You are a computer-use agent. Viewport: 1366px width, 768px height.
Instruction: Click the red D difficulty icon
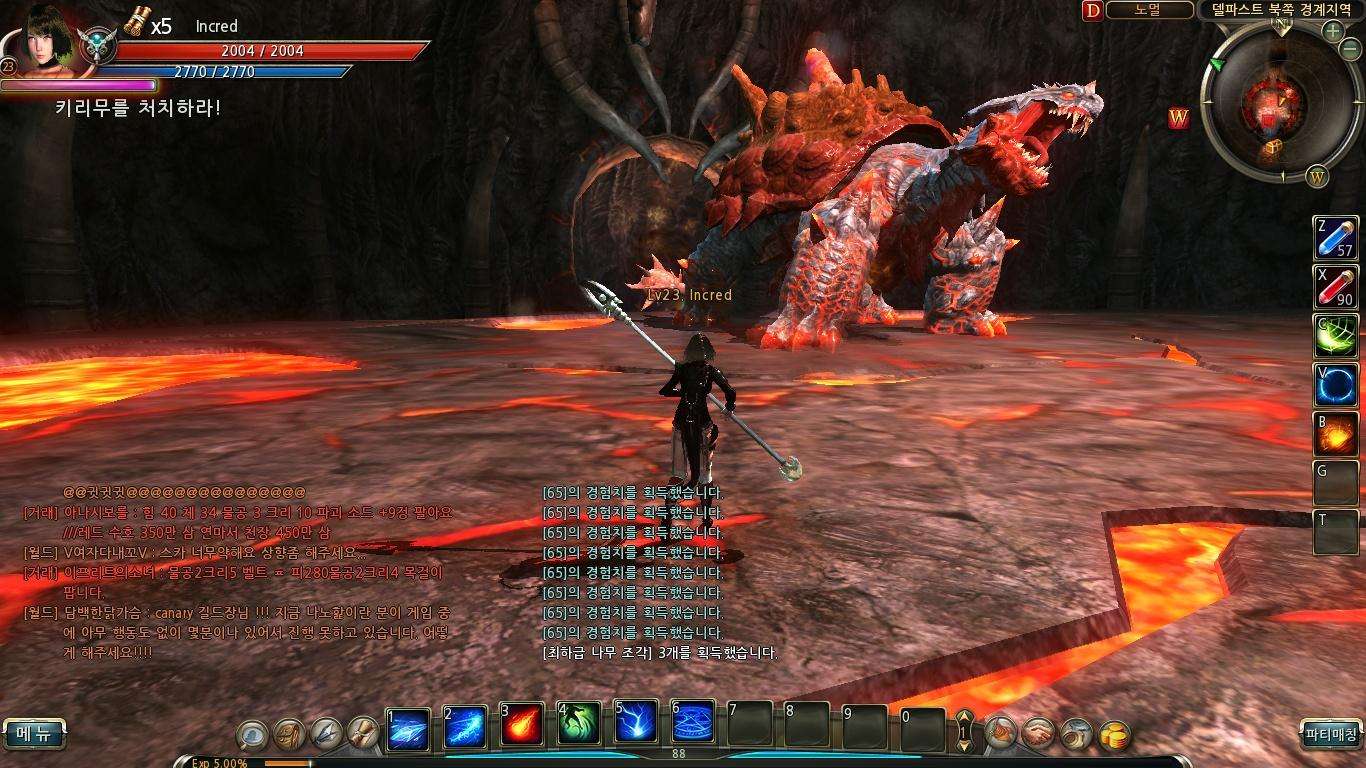(x=1092, y=10)
